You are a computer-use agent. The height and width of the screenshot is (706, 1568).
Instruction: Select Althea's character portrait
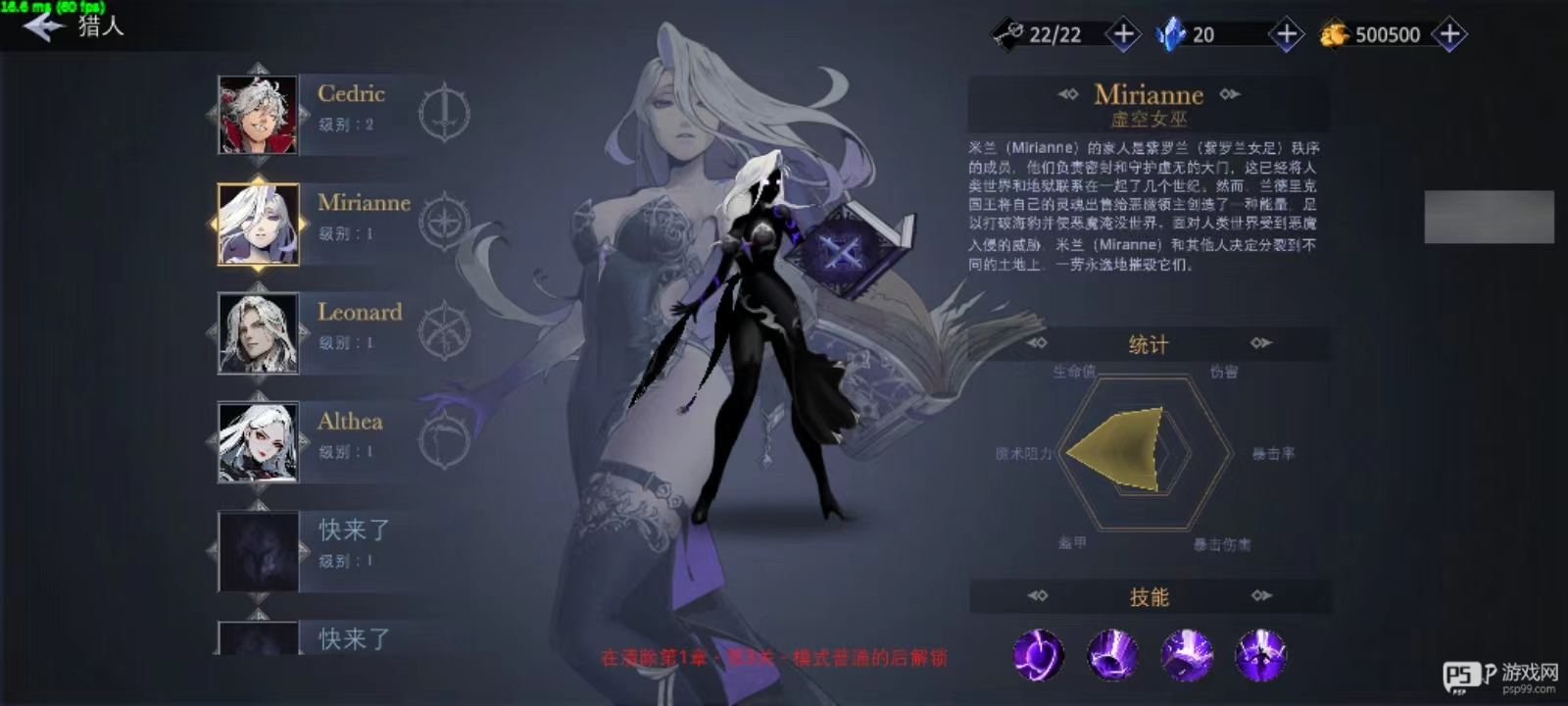pos(257,443)
